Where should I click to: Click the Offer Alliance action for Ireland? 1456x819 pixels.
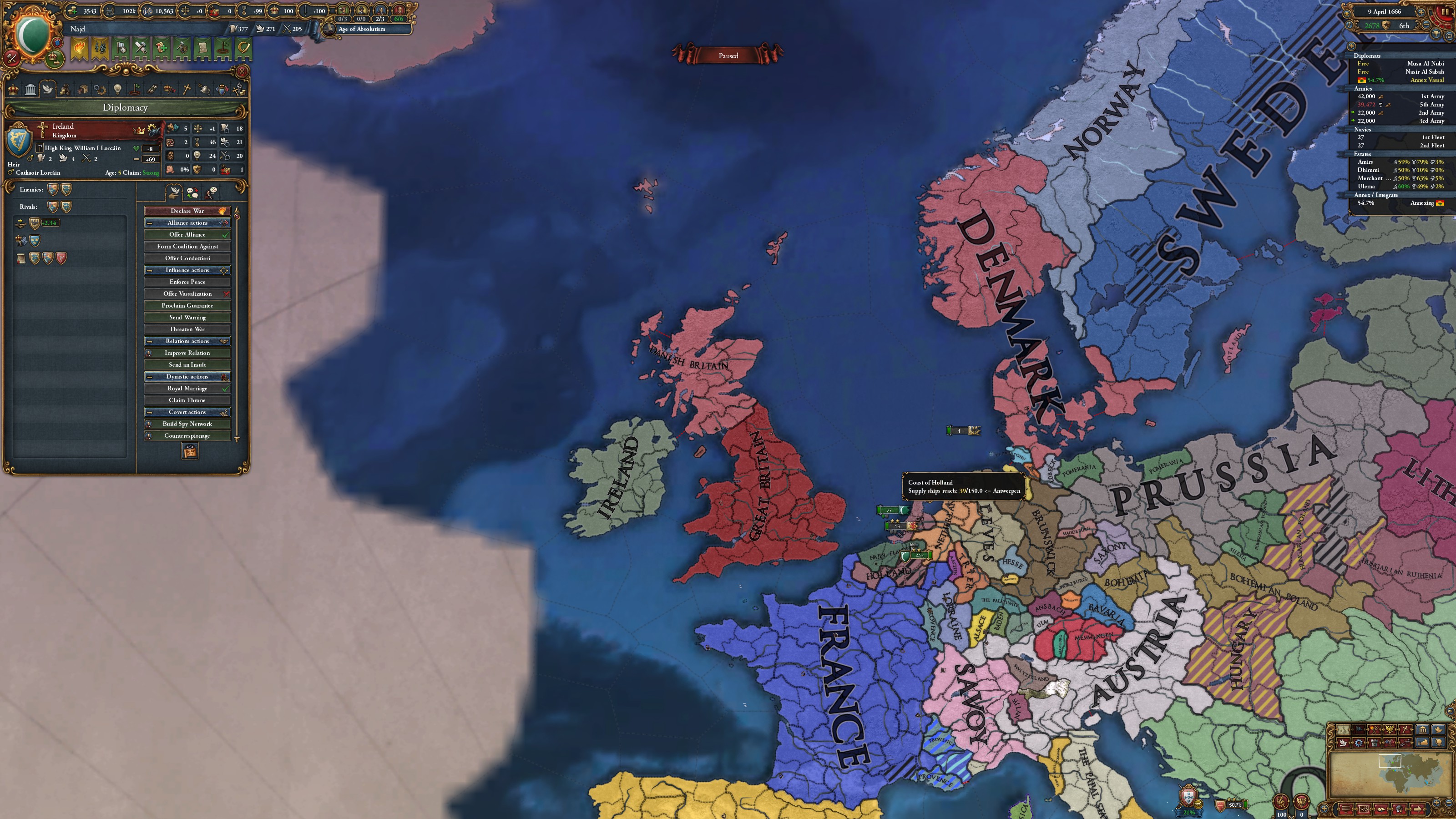188,235
